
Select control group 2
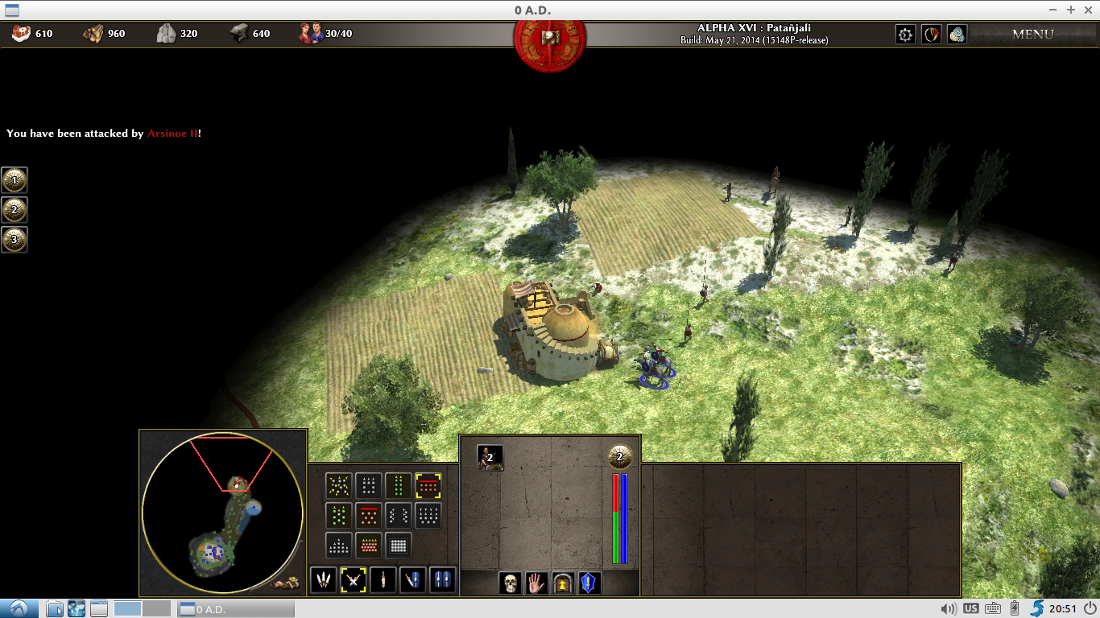pos(14,210)
